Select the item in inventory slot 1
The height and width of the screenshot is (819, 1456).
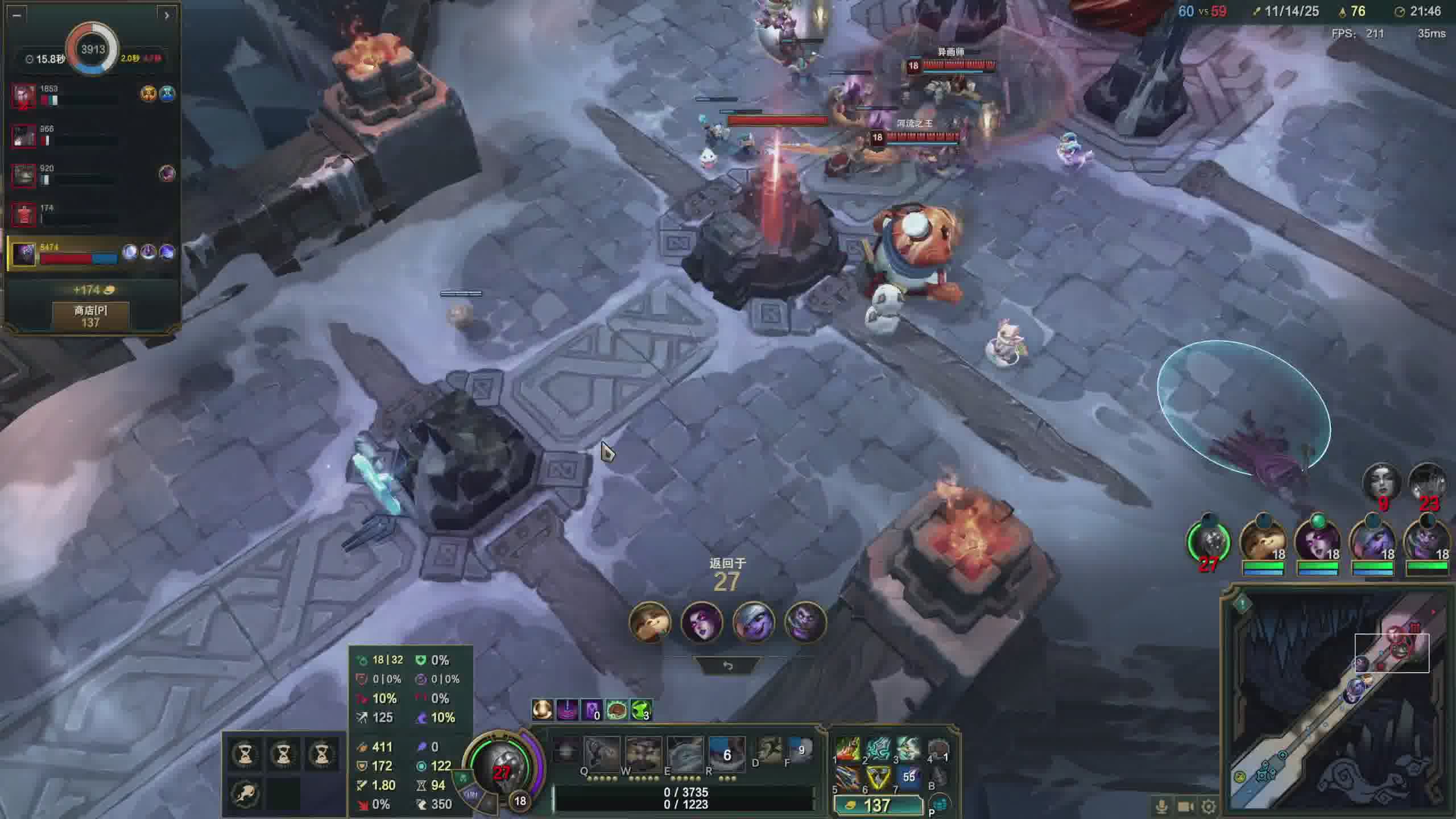(x=848, y=750)
